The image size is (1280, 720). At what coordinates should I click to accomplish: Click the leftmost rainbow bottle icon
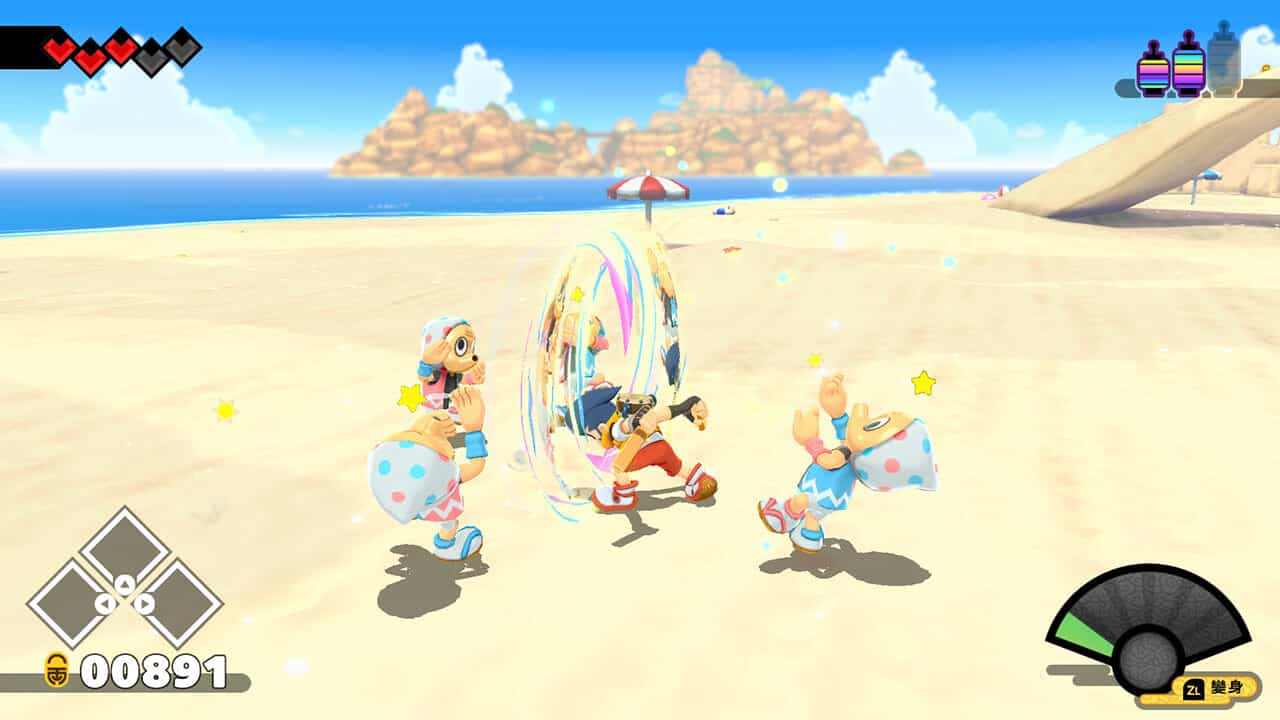point(1152,70)
